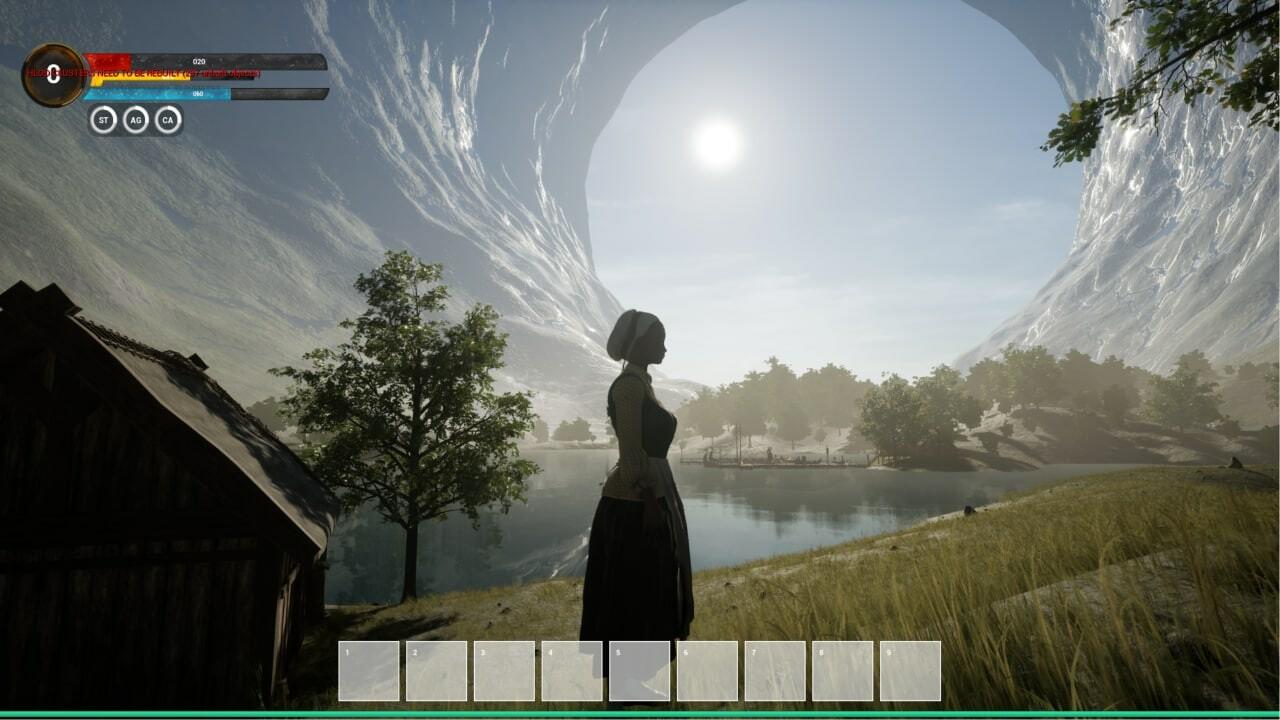Image resolution: width=1280 pixels, height=720 pixels.
Task: Choose hotbar slot numbered 6
Action: (x=707, y=671)
